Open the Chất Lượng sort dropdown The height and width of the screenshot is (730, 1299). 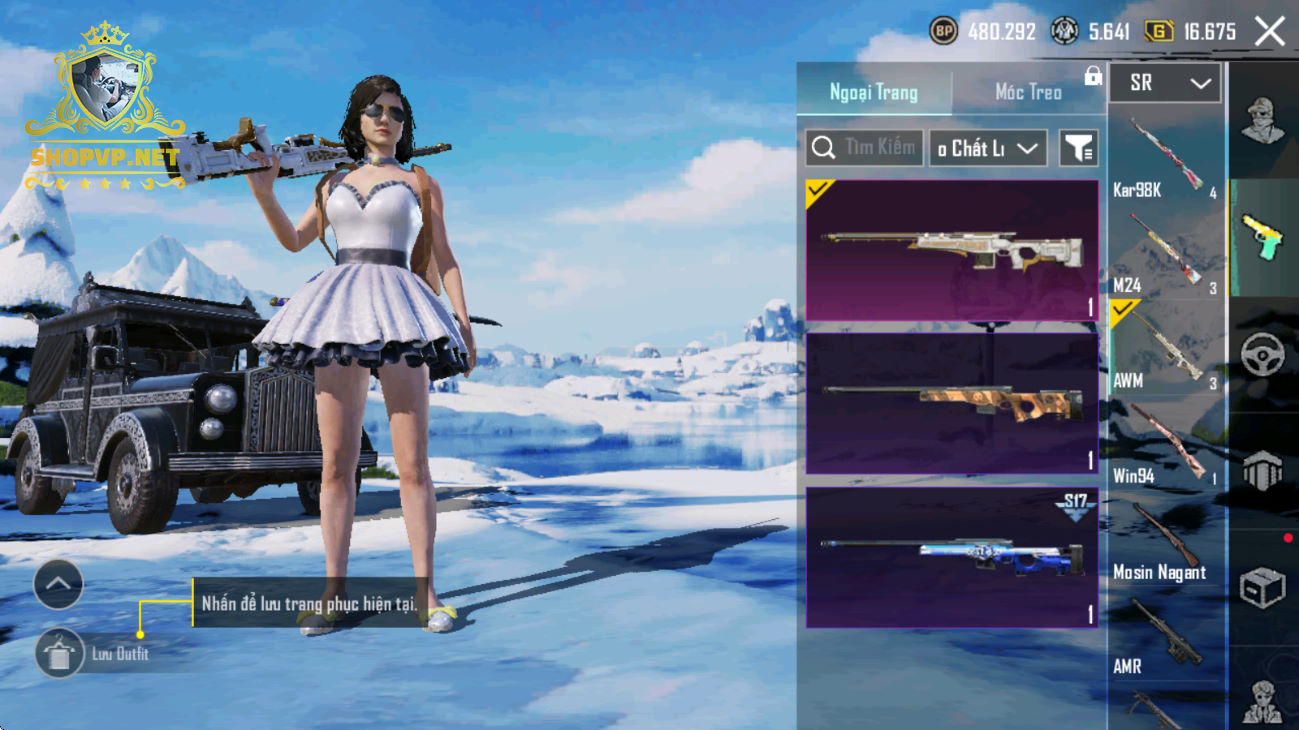point(988,149)
